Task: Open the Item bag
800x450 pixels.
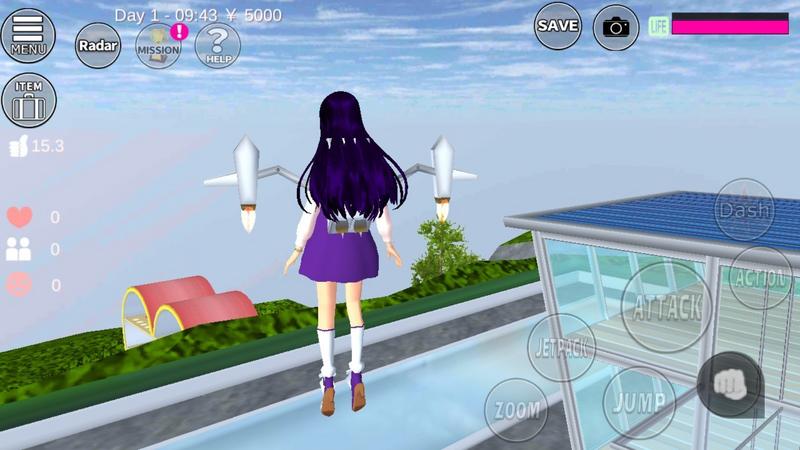Action: click(29, 100)
